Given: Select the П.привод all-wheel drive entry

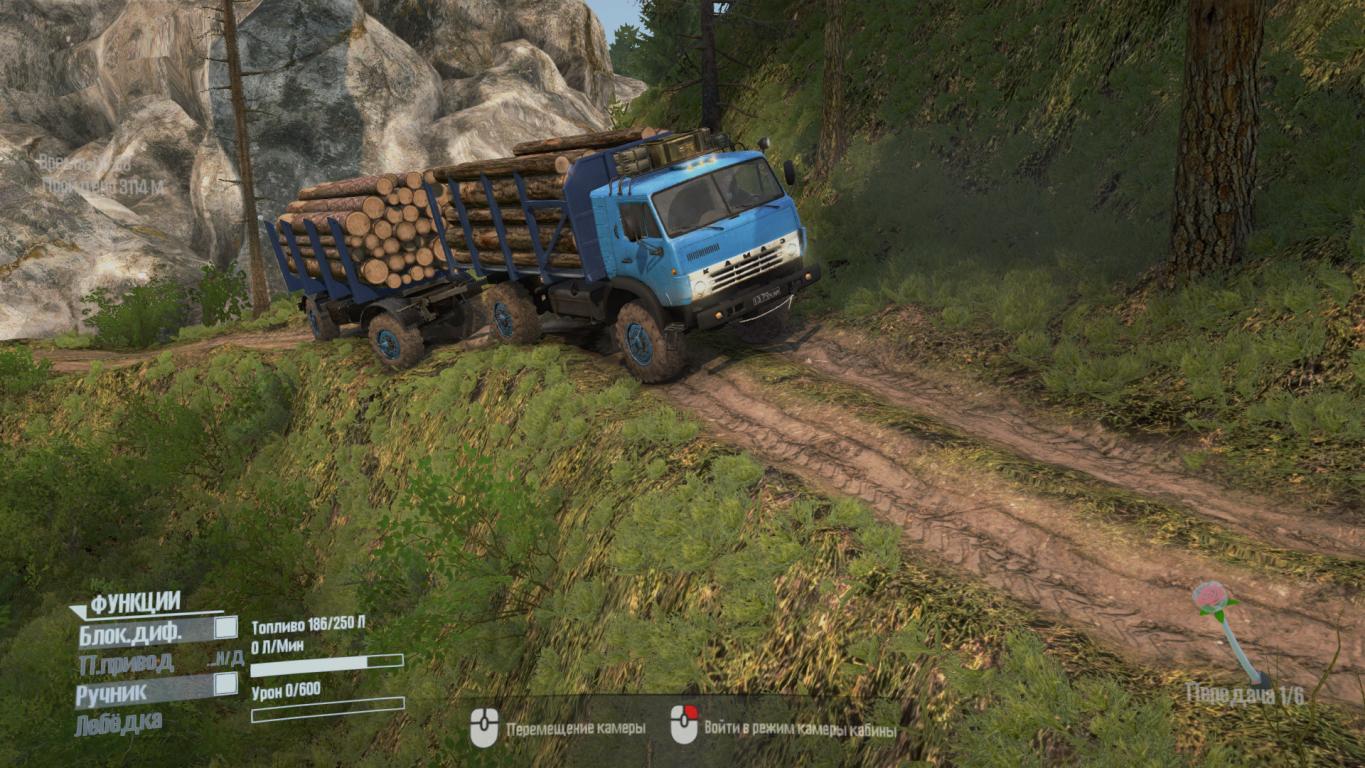Looking at the screenshot, I should click(126, 662).
